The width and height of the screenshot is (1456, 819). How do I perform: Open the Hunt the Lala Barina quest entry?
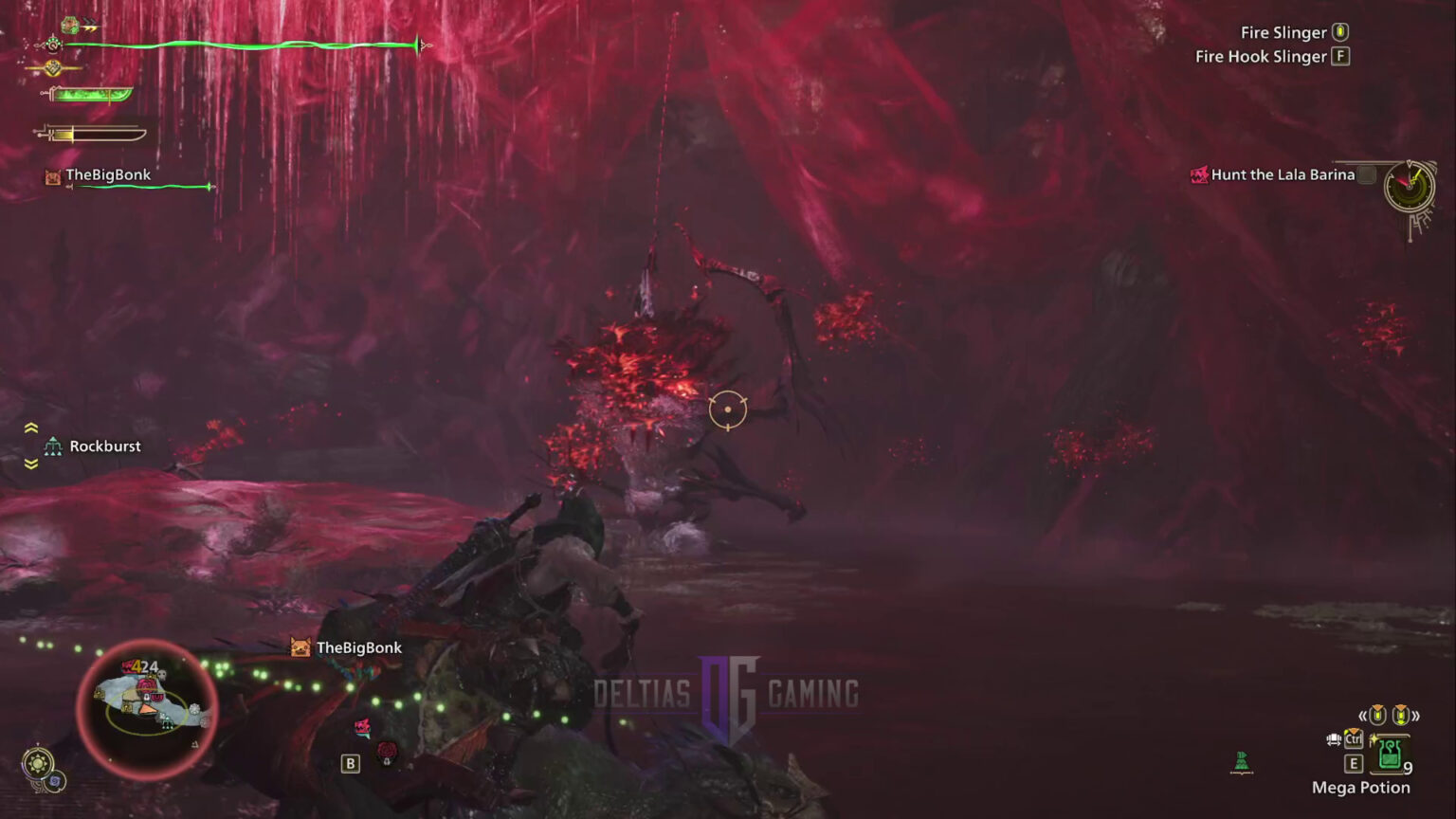(1283, 174)
